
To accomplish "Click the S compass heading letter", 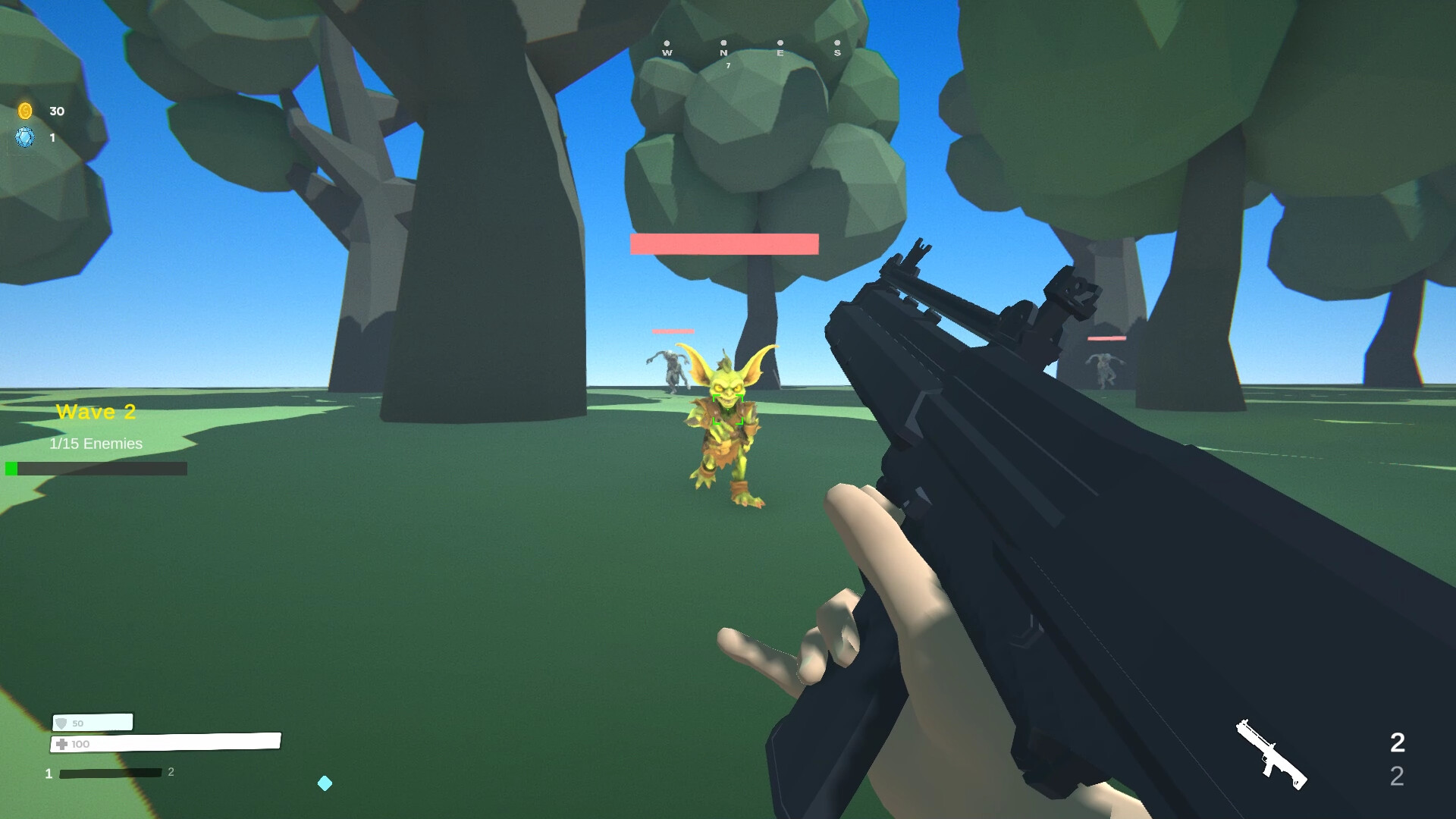I will pyautogui.click(x=837, y=53).
